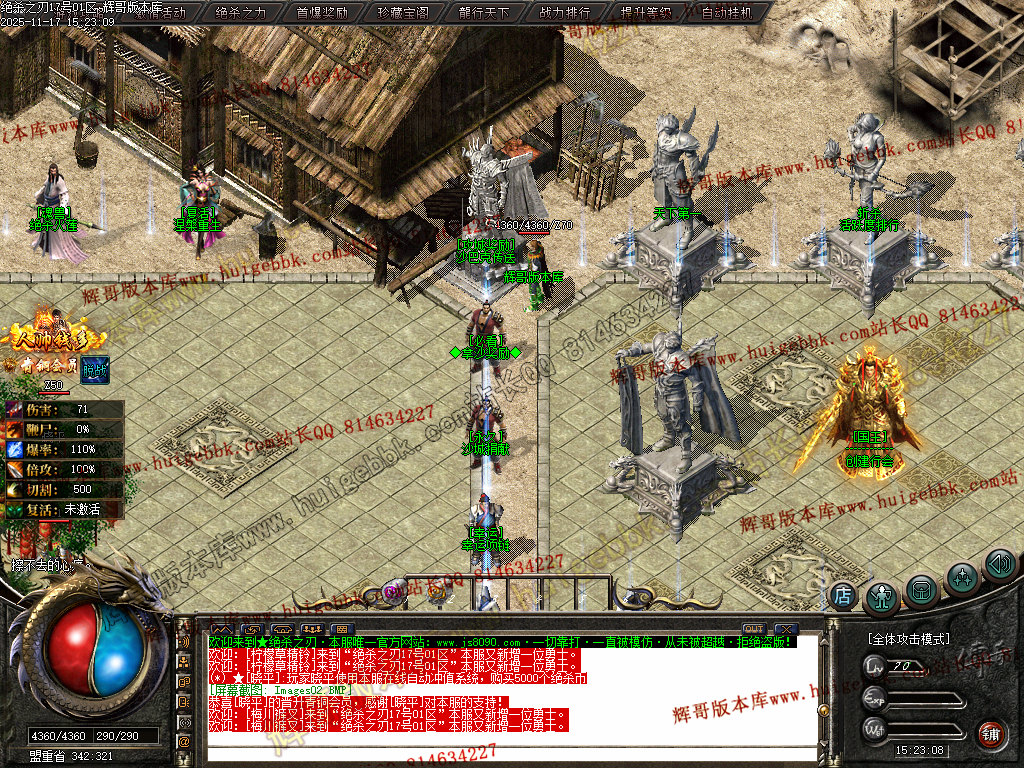Toggle sound with the speaker icon
Viewport: 1024px width, 768px height.
999,564
